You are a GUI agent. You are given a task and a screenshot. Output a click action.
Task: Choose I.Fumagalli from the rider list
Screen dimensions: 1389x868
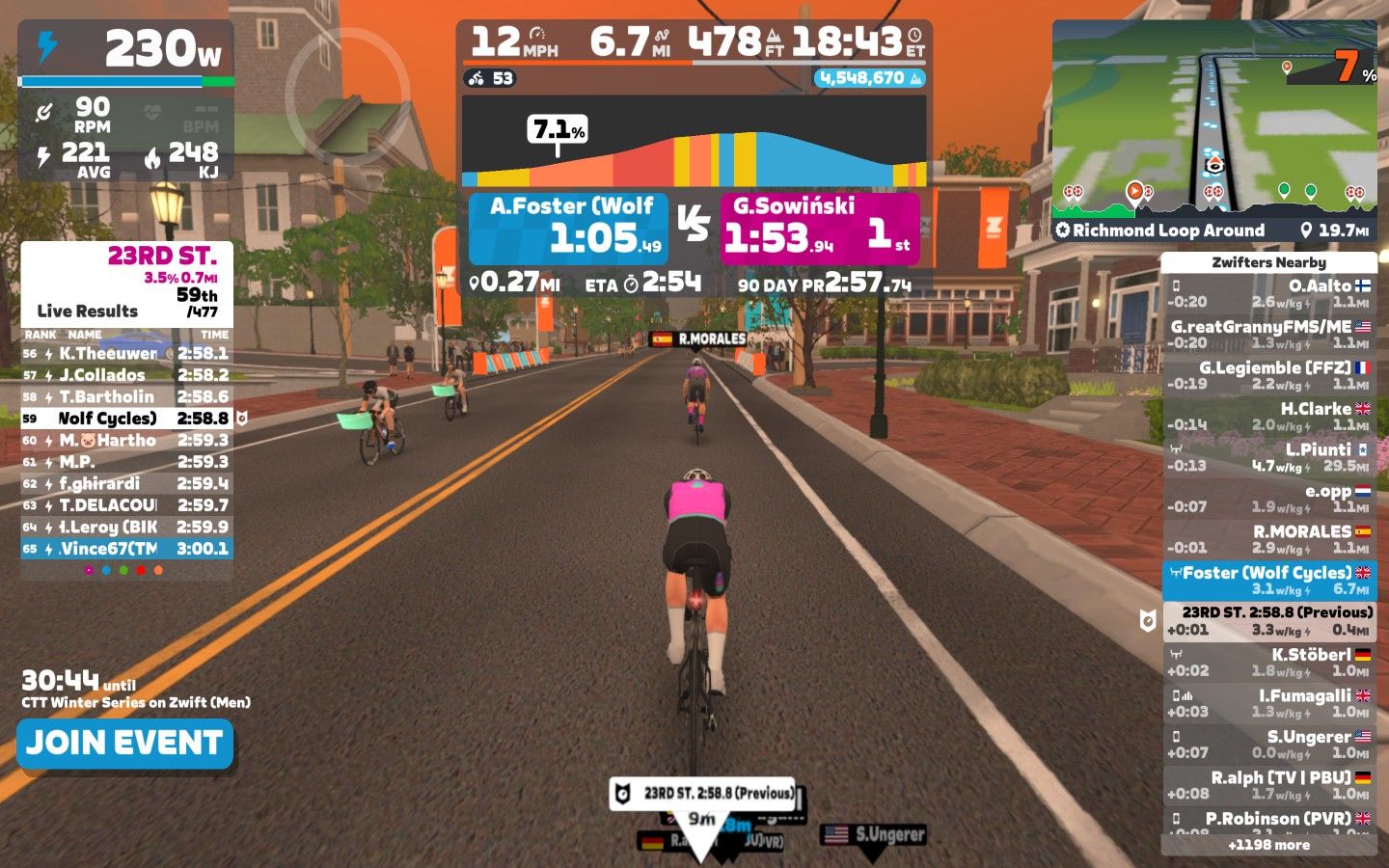(1268, 703)
